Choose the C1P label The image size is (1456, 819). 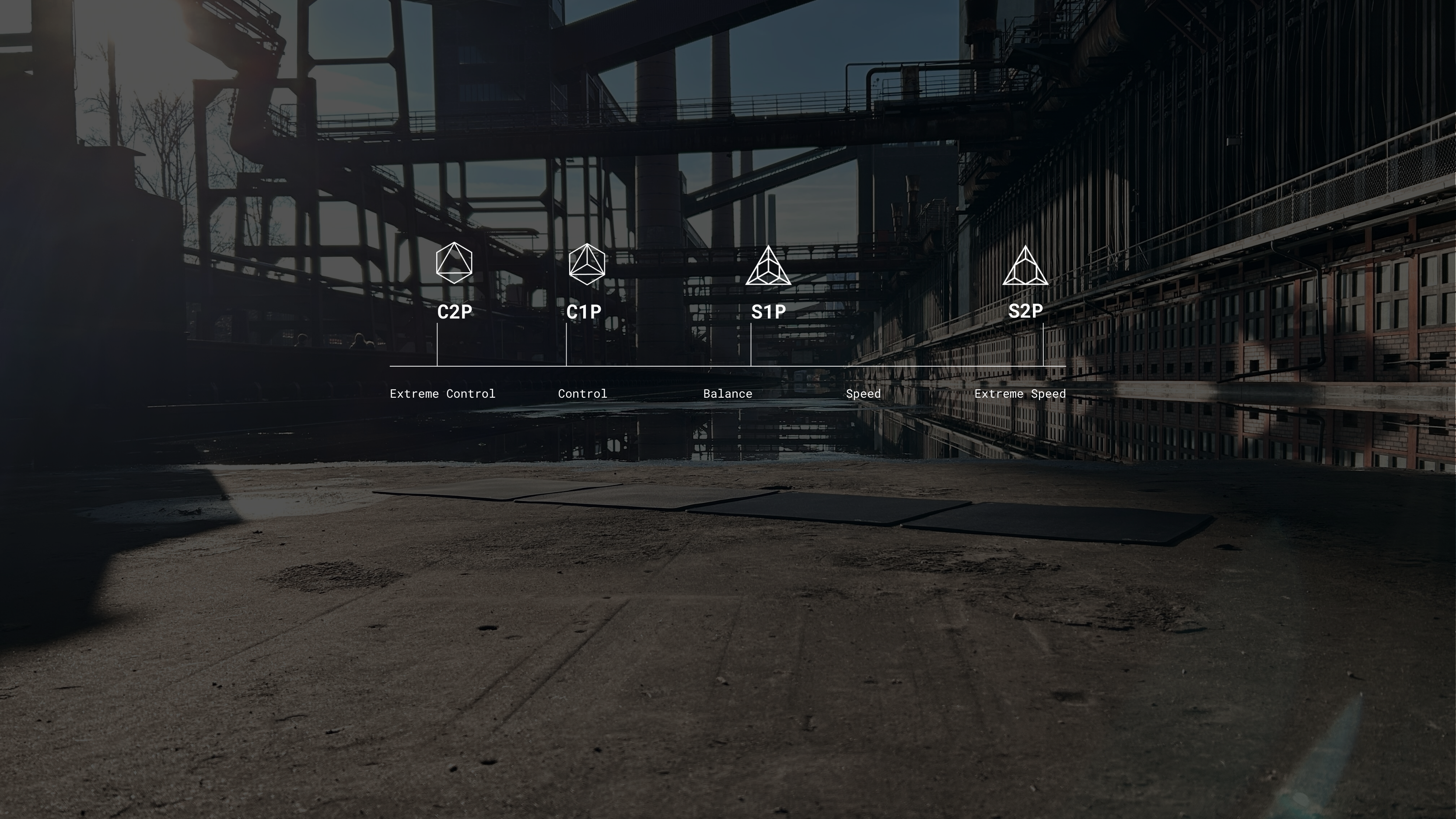point(583,311)
